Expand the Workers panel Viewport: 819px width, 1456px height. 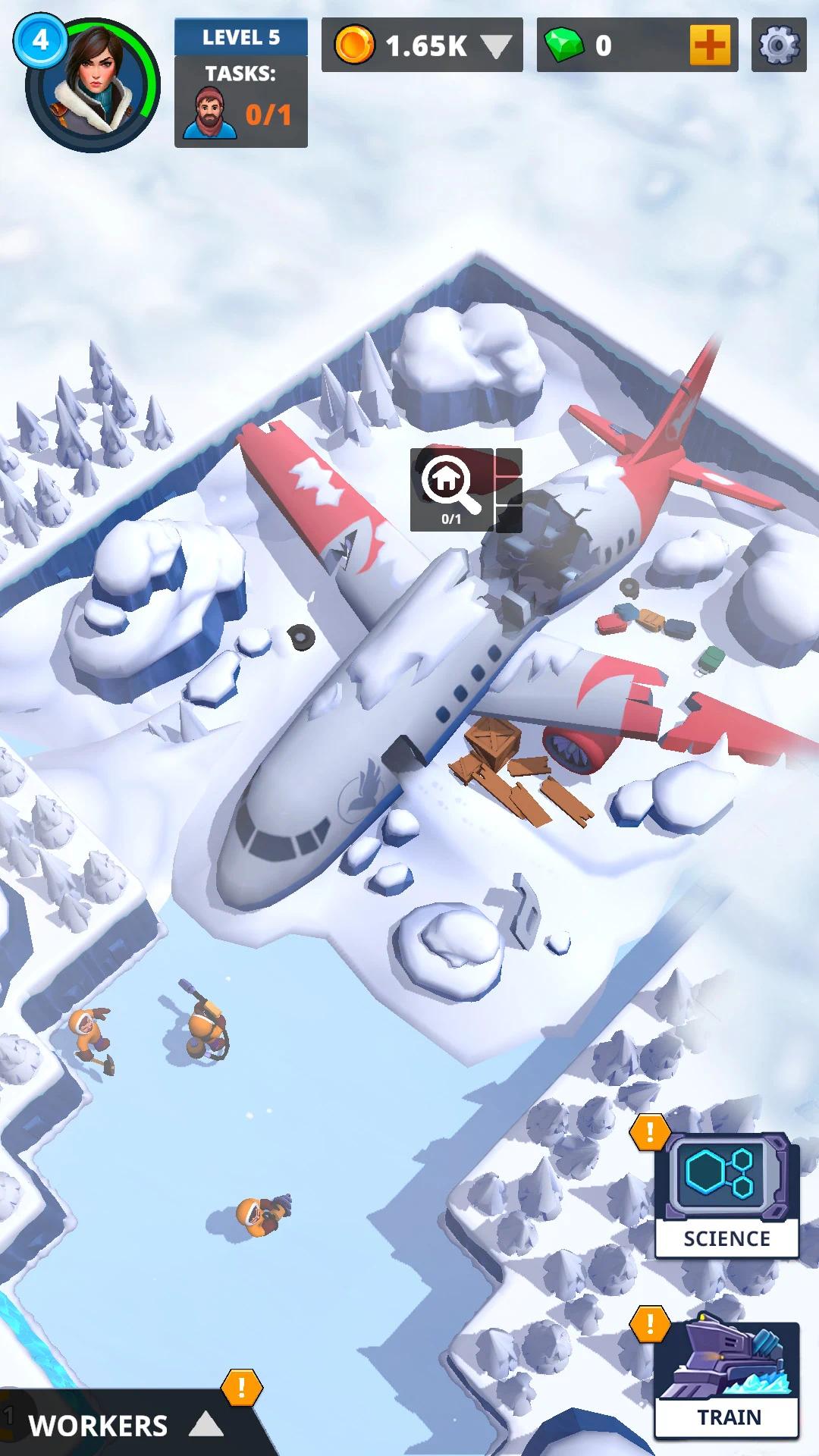pos(125,1426)
